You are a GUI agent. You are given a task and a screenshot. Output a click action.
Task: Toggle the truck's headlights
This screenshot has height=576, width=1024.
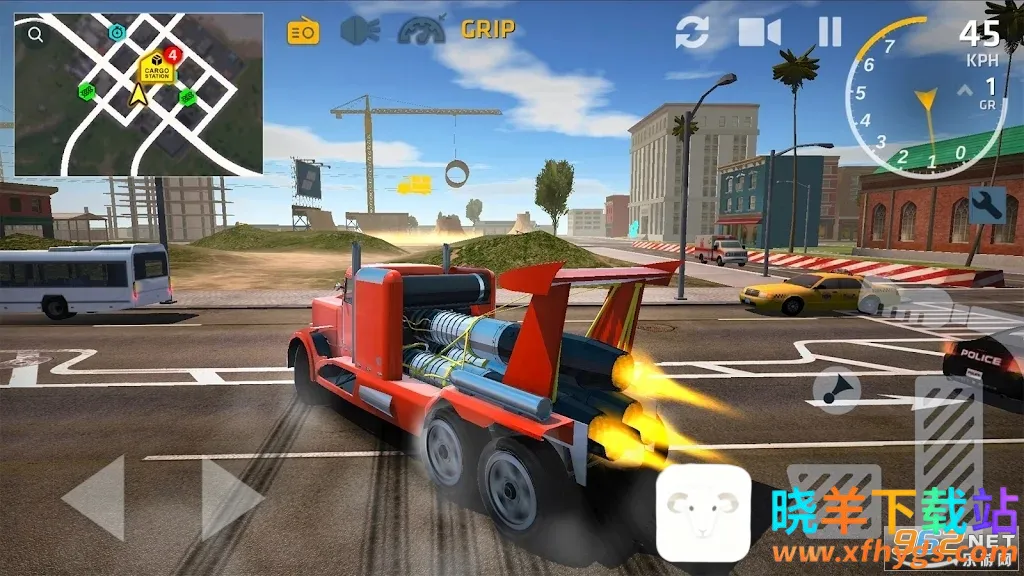360,31
